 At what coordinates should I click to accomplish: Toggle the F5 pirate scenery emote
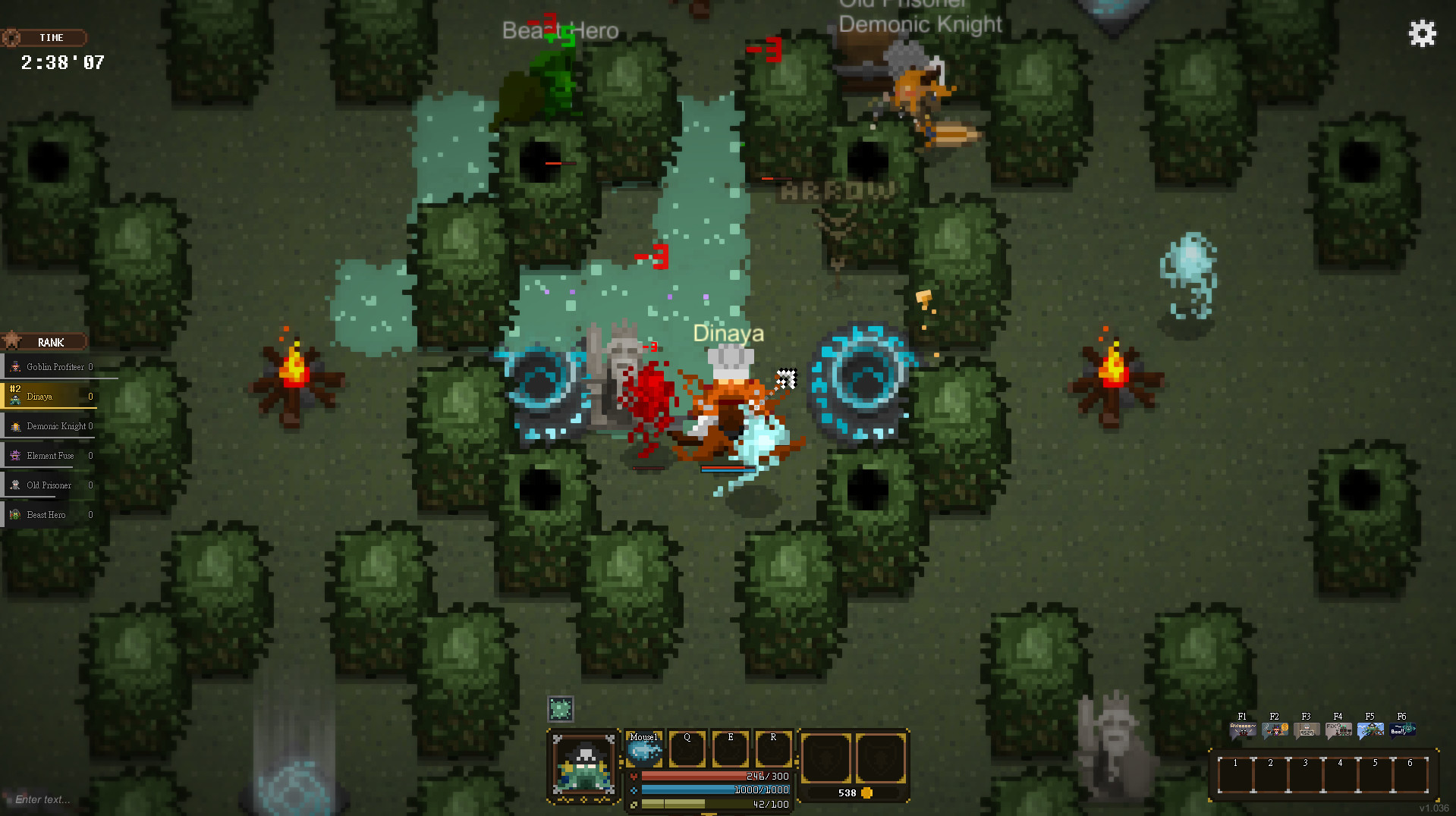[1370, 729]
